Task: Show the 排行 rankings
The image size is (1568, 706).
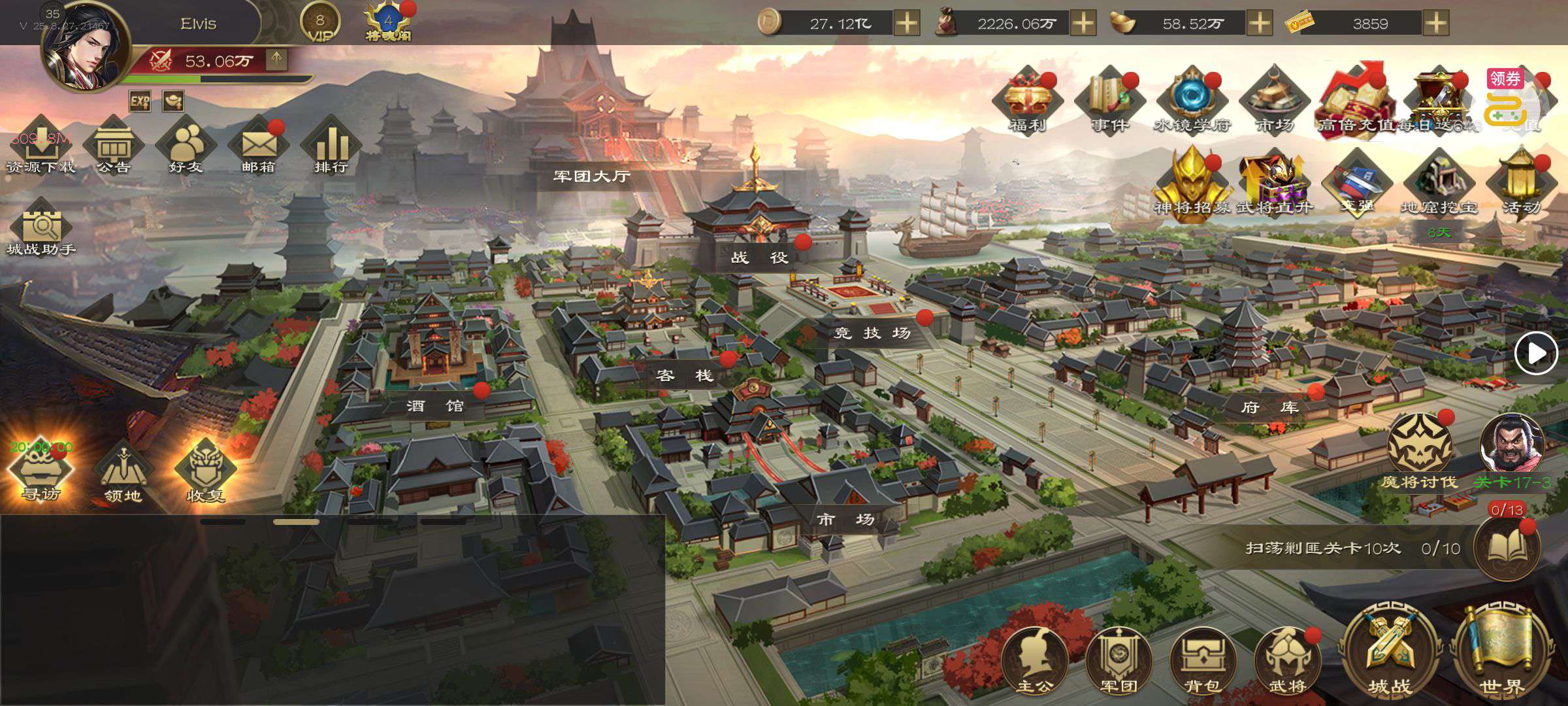Action: coord(331,145)
